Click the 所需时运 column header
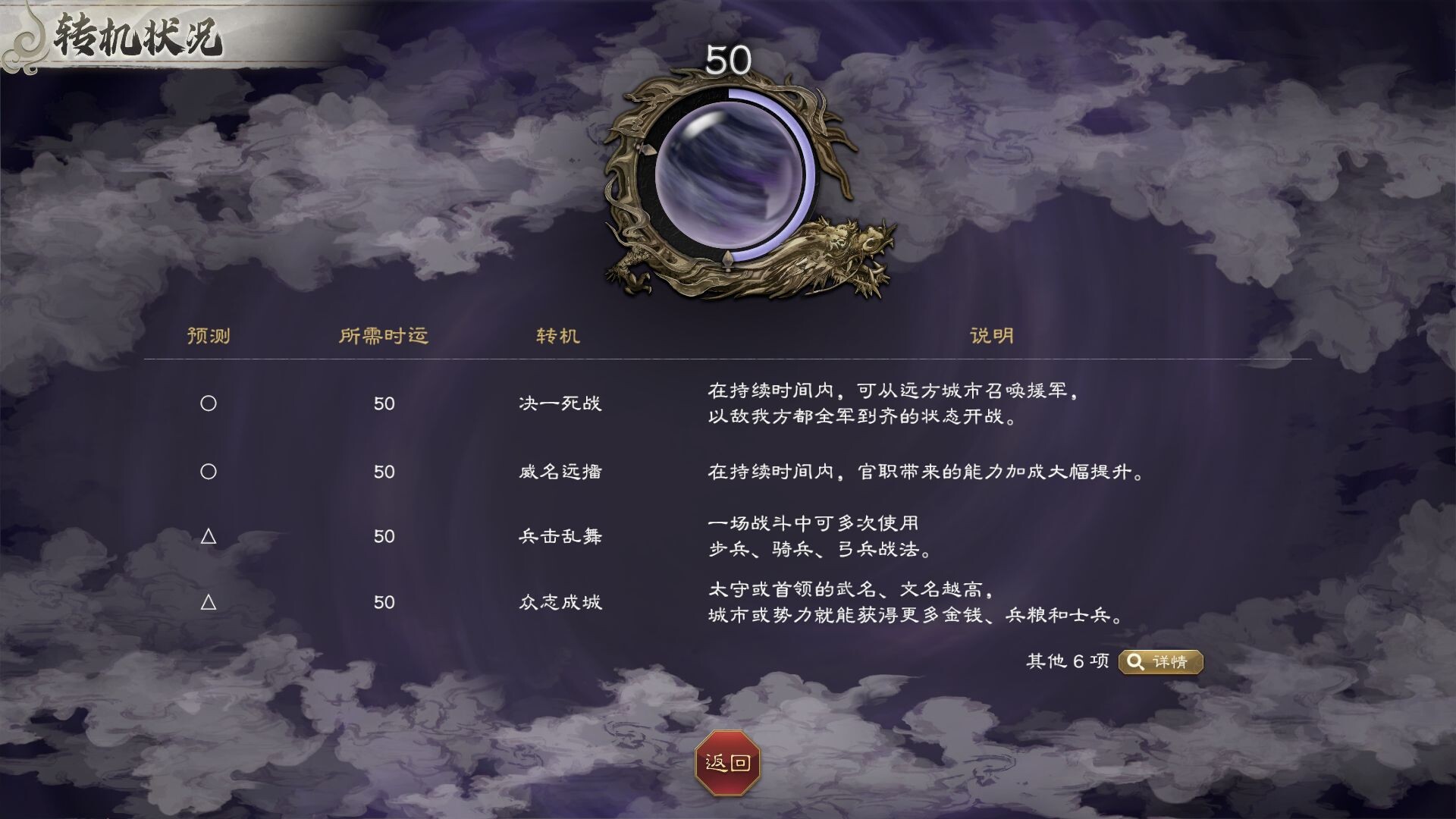Screen dimensions: 1456x819 (x=385, y=337)
